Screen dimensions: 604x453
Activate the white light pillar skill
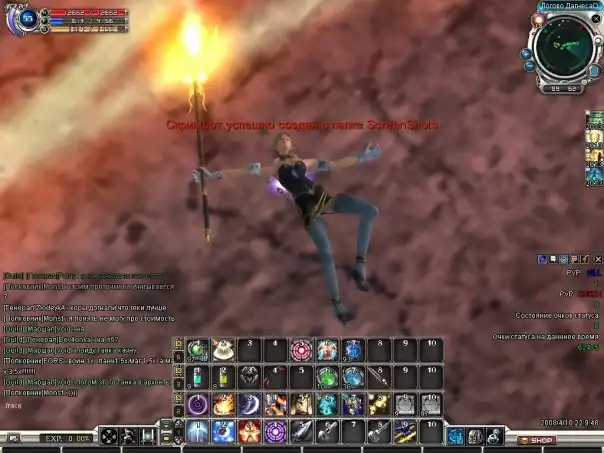pyautogui.click(x=198, y=431)
